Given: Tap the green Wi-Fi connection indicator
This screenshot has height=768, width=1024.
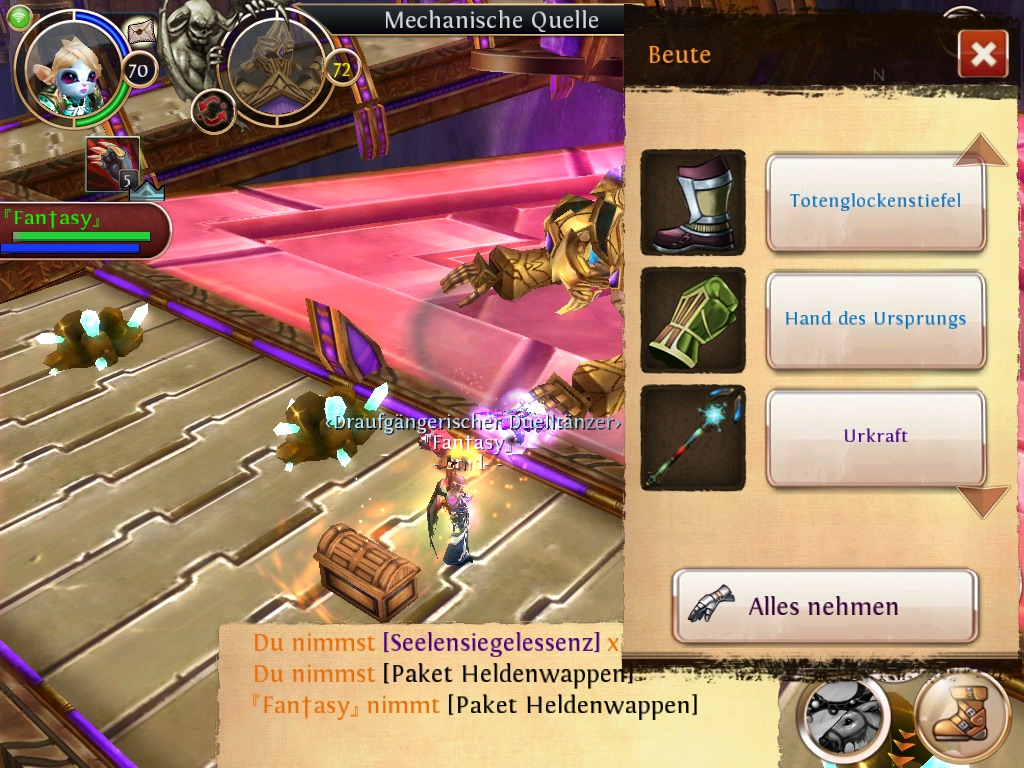Looking at the screenshot, I should pos(19,15).
